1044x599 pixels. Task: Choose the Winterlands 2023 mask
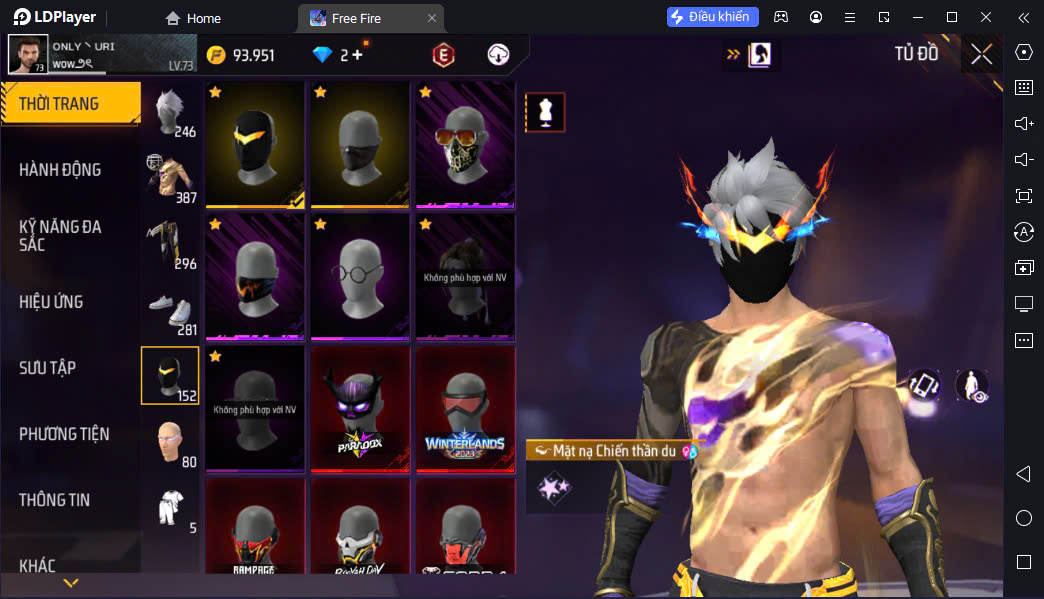coord(465,408)
